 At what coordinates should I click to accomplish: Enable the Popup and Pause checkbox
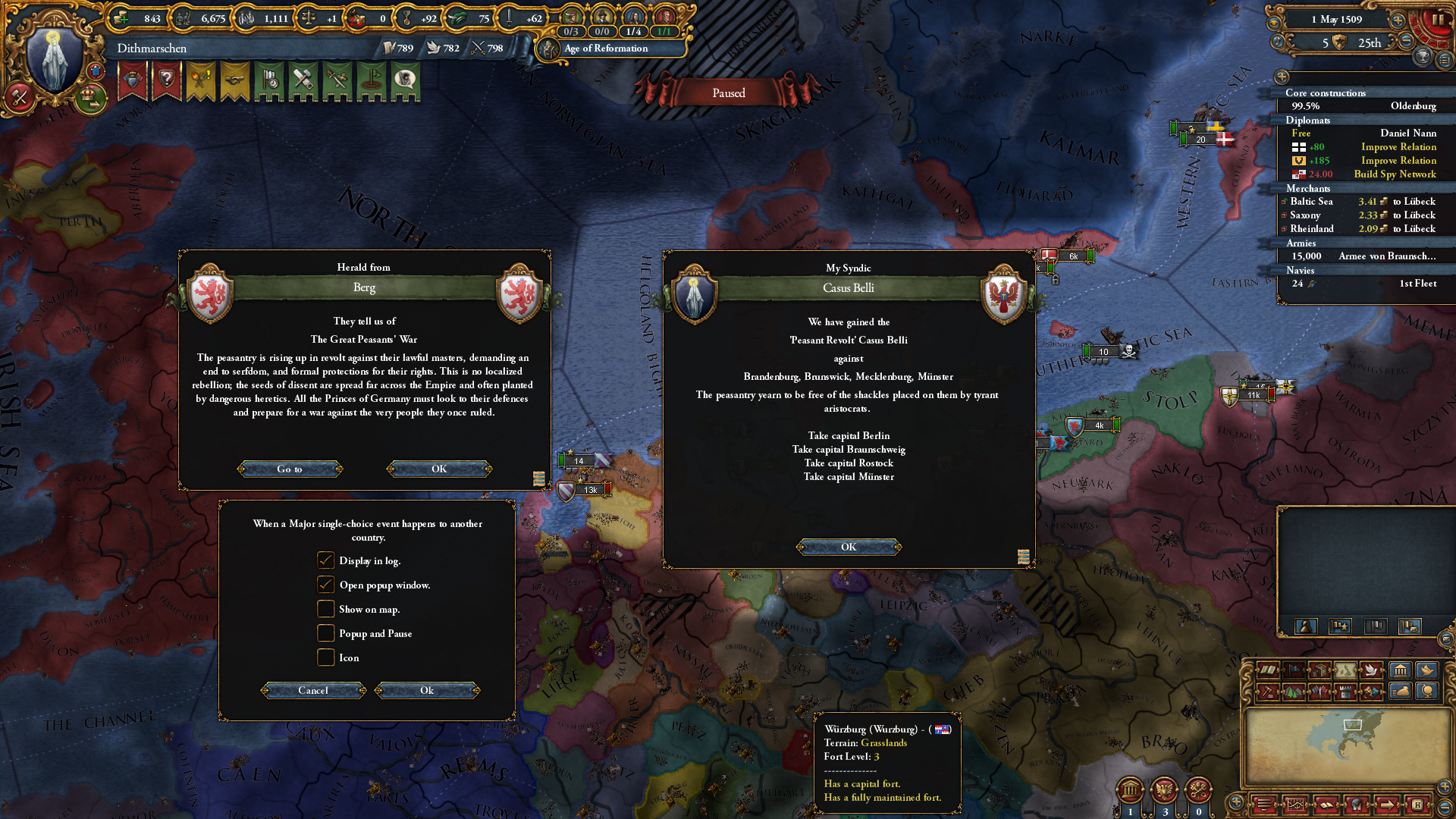pos(326,633)
